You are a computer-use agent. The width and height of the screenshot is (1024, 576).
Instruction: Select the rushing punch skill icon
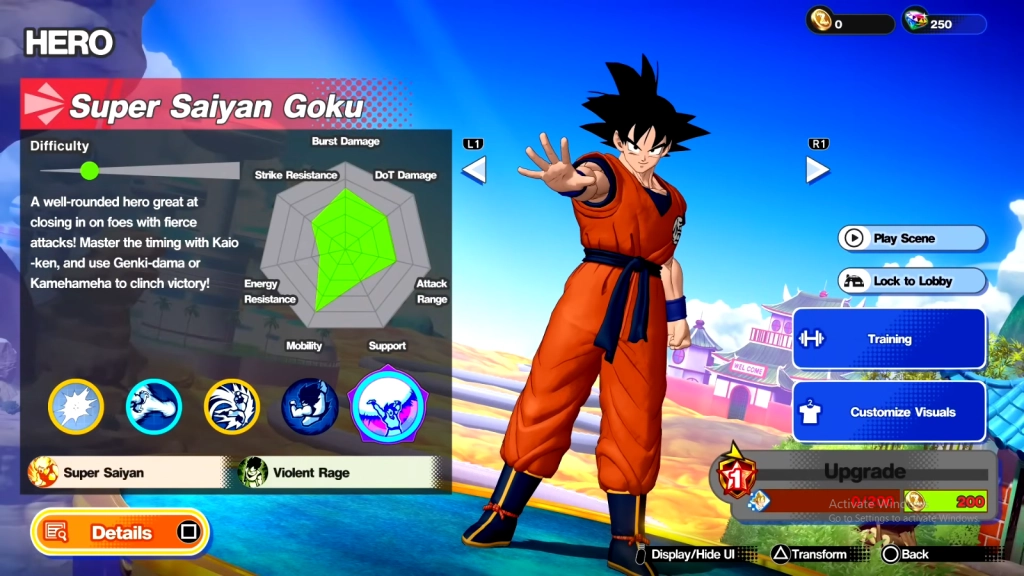[x=231, y=406]
